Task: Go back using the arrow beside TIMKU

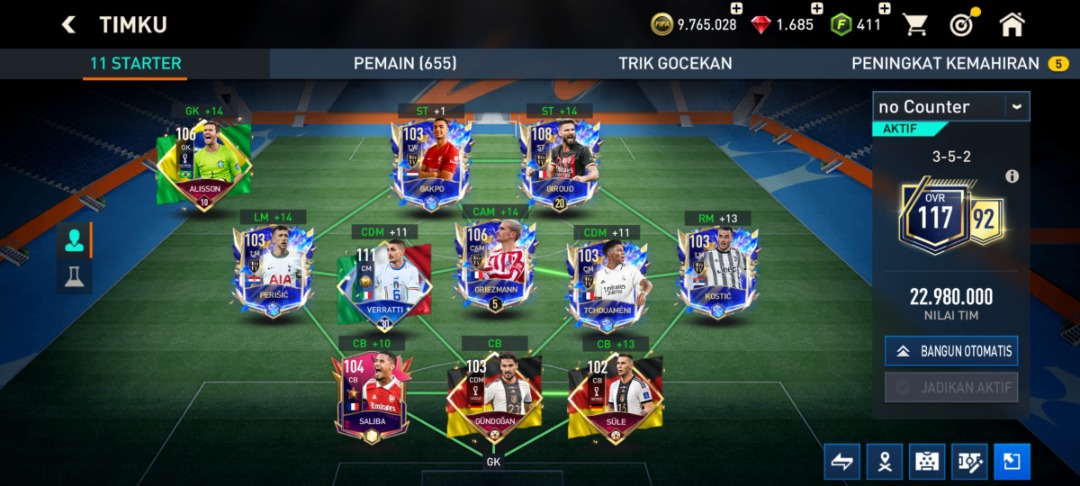Action: coord(68,25)
